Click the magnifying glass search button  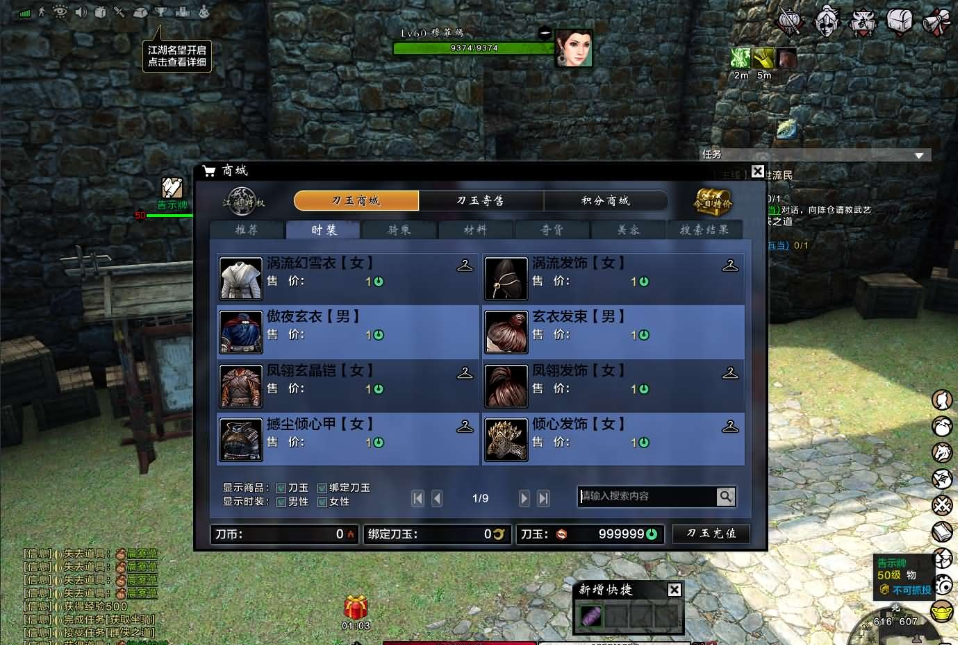[726, 496]
